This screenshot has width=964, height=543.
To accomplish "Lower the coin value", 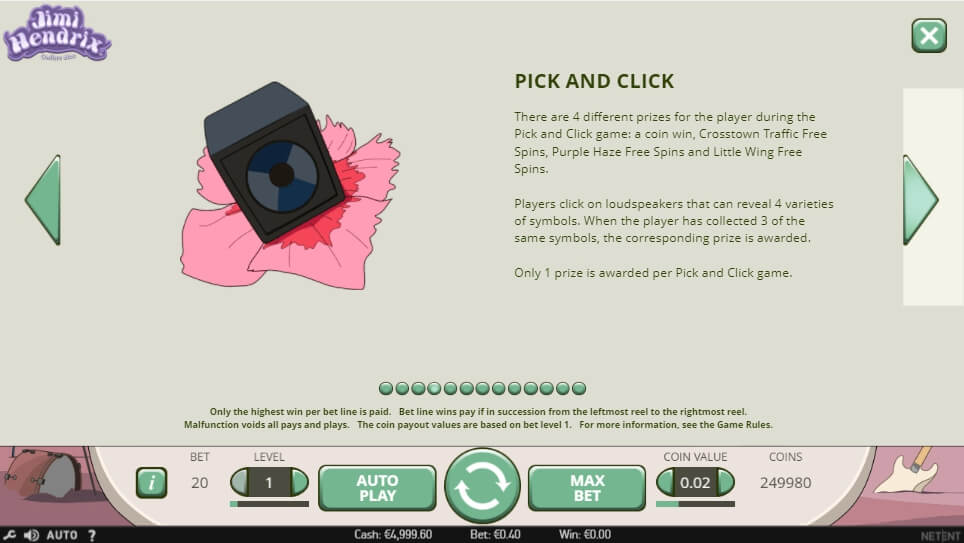I will pos(666,482).
